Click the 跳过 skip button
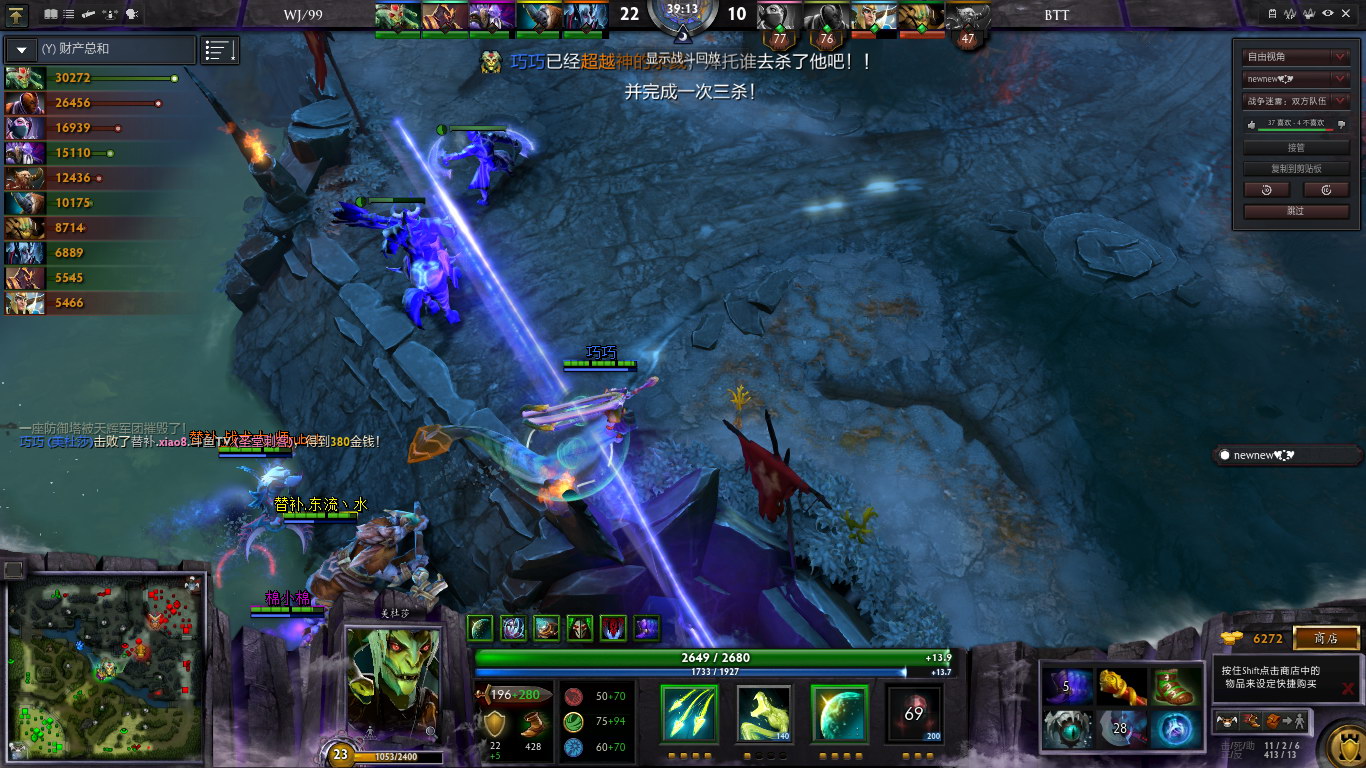This screenshot has width=1366, height=768. pyautogui.click(x=1296, y=211)
